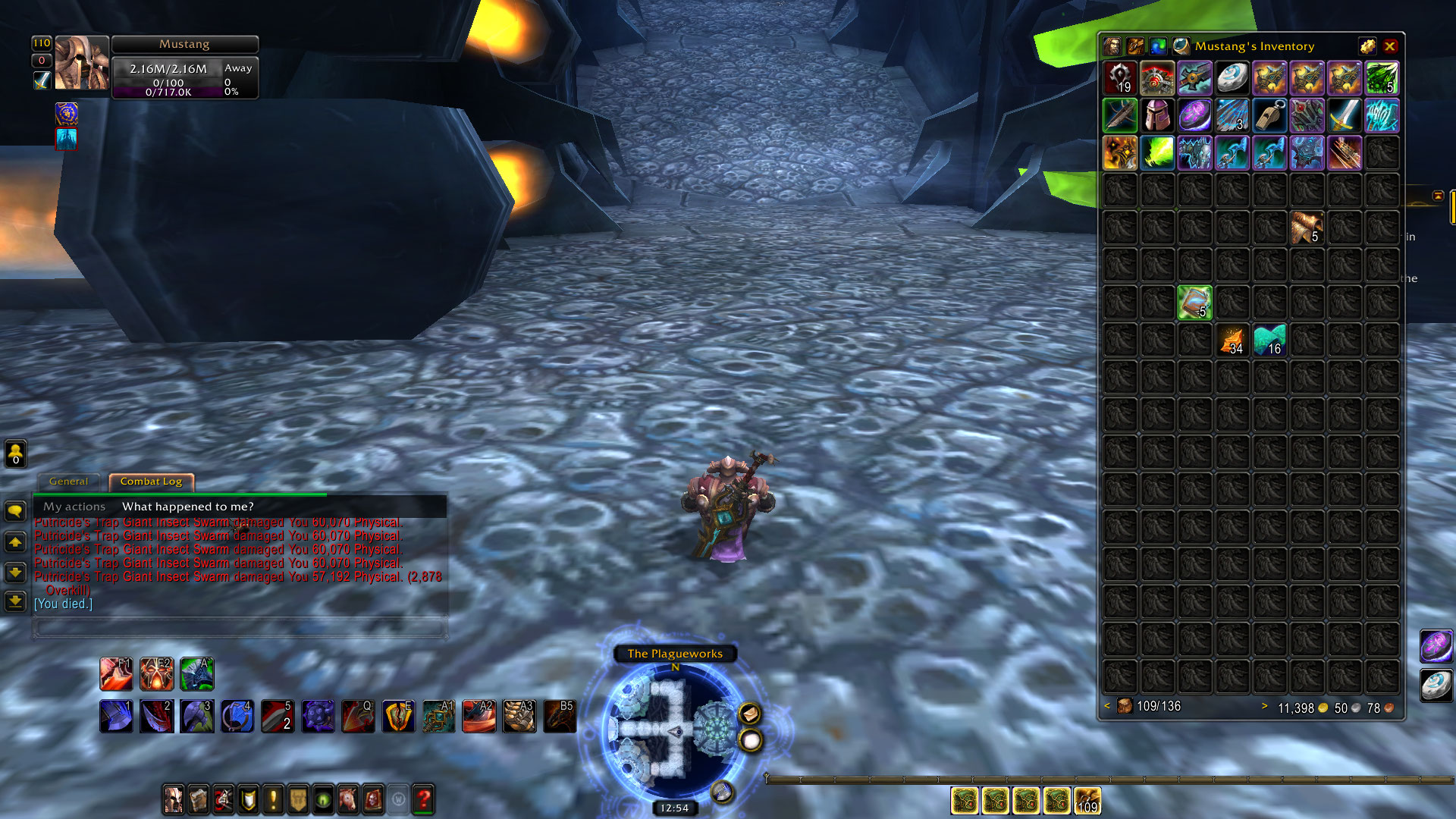Select the 'My actions' combat filter

tap(74, 507)
